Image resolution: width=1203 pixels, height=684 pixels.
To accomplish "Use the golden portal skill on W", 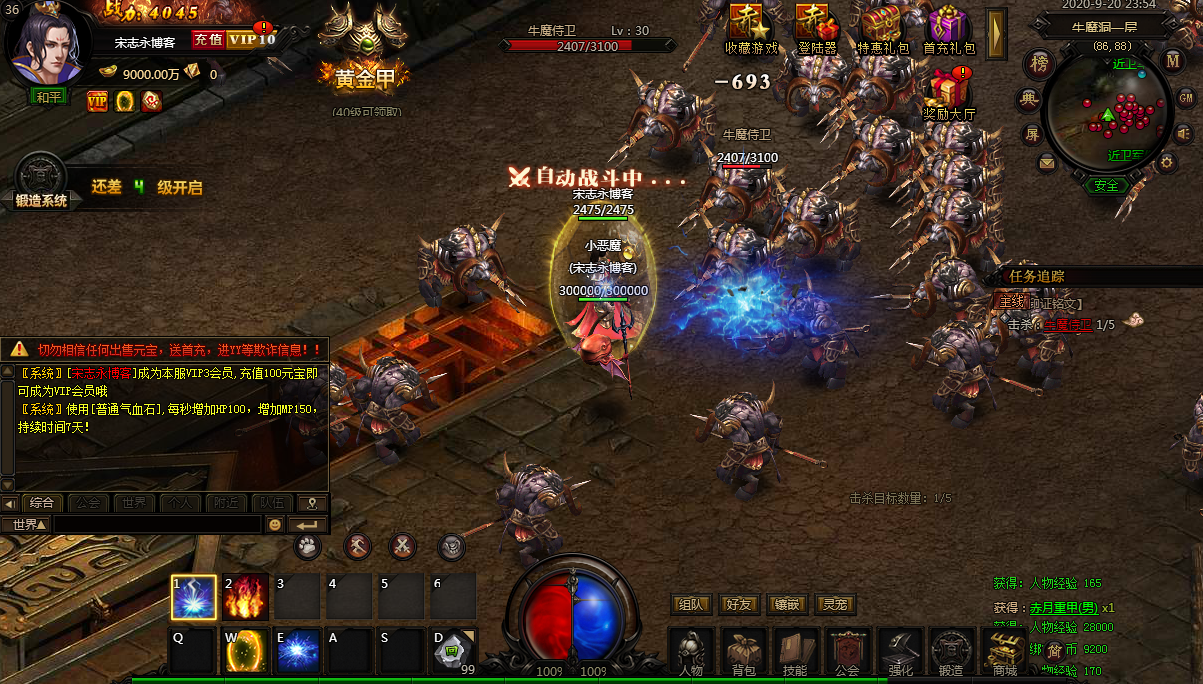I will (246, 651).
